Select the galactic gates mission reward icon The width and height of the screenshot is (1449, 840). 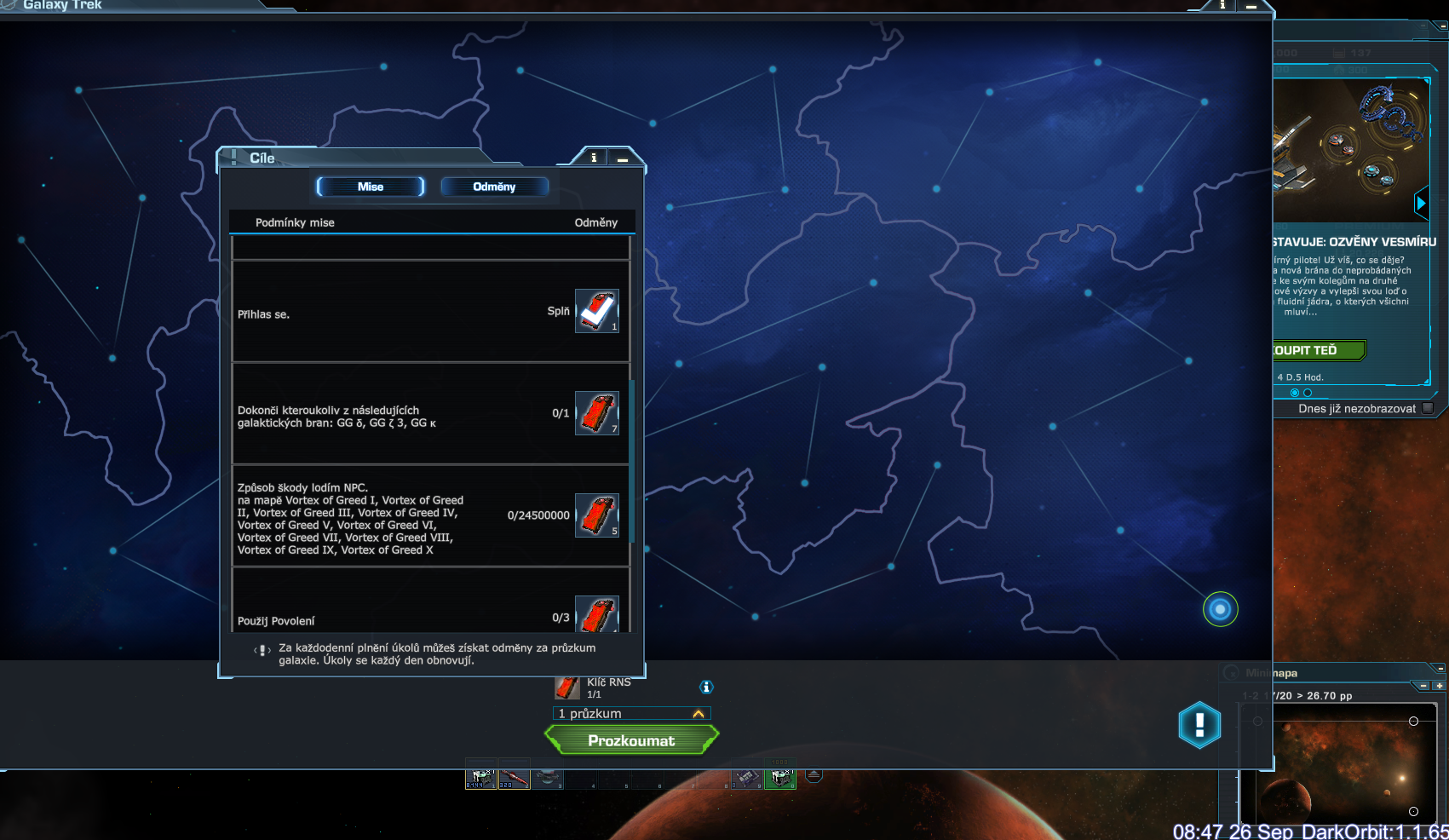tap(596, 413)
